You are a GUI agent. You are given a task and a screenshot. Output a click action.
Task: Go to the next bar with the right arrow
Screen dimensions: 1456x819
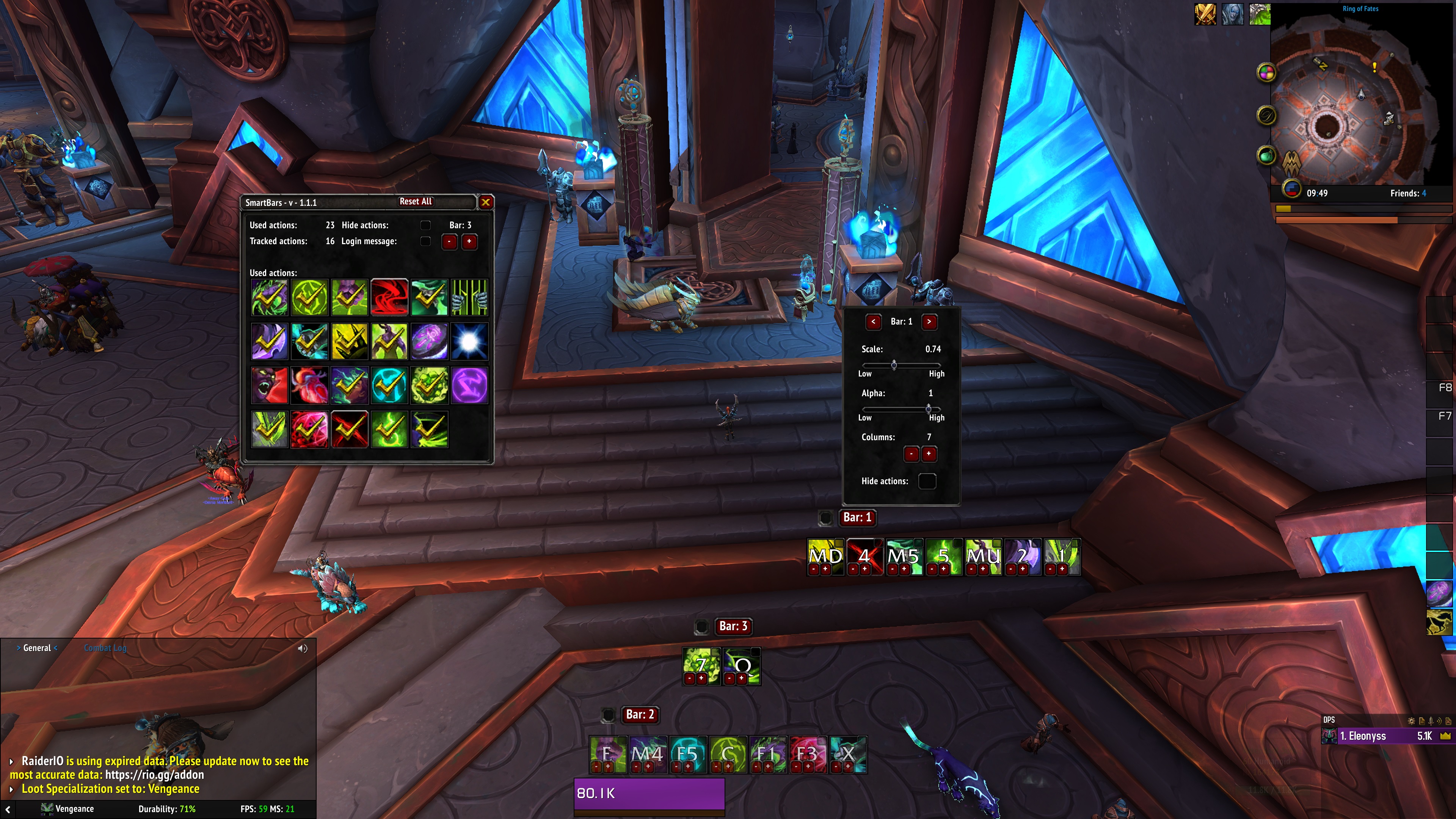click(929, 322)
